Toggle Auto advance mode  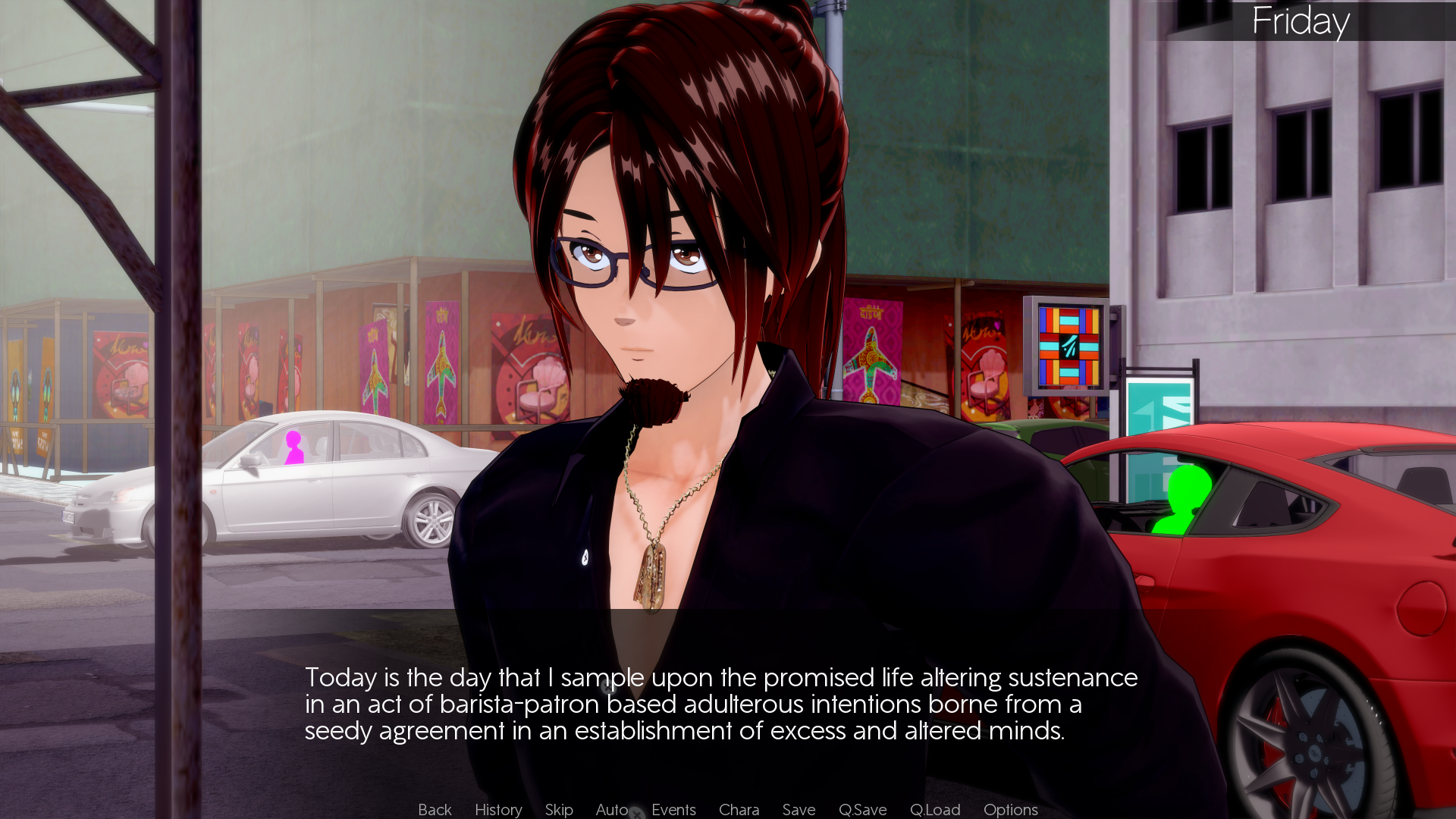coord(611,809)
